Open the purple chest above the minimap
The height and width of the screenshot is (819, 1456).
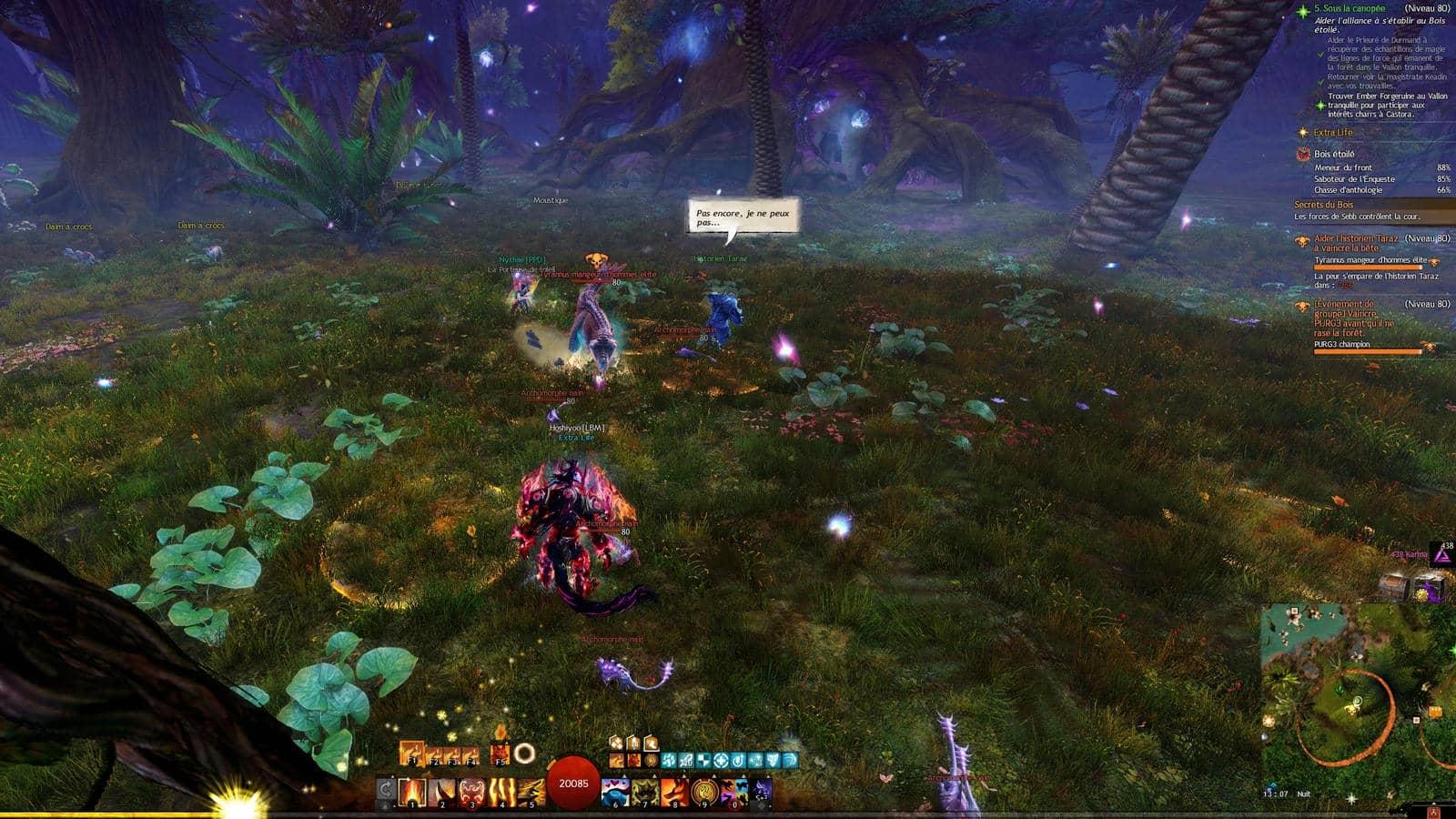coord(1430,588)
